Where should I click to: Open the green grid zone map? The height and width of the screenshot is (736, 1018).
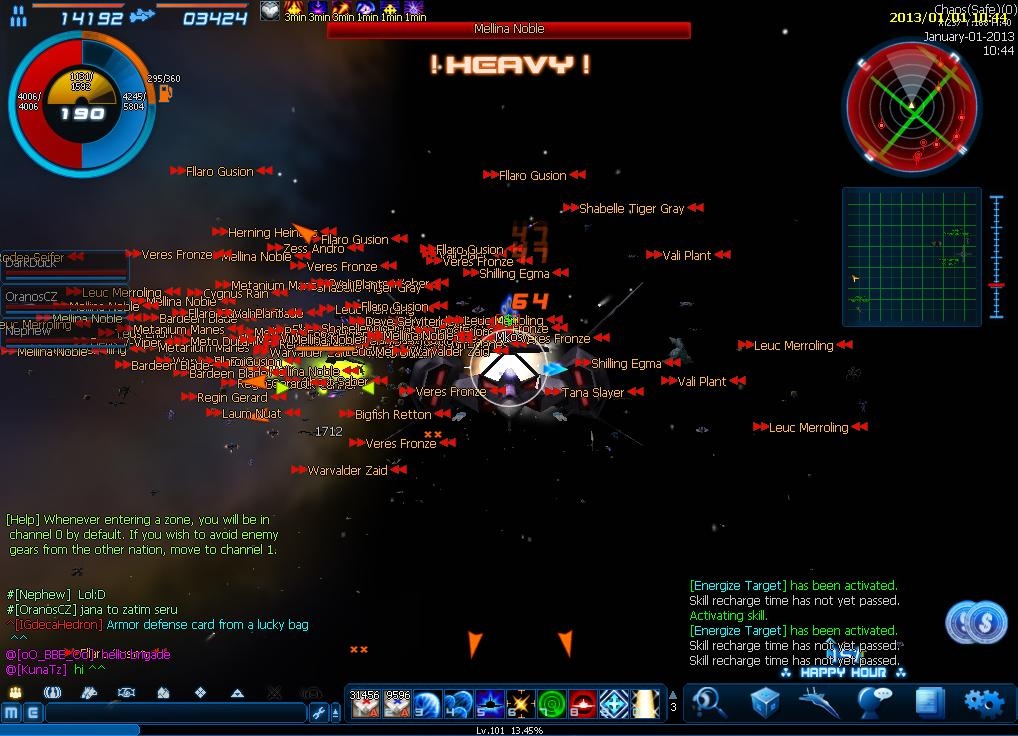coord(912,257)
